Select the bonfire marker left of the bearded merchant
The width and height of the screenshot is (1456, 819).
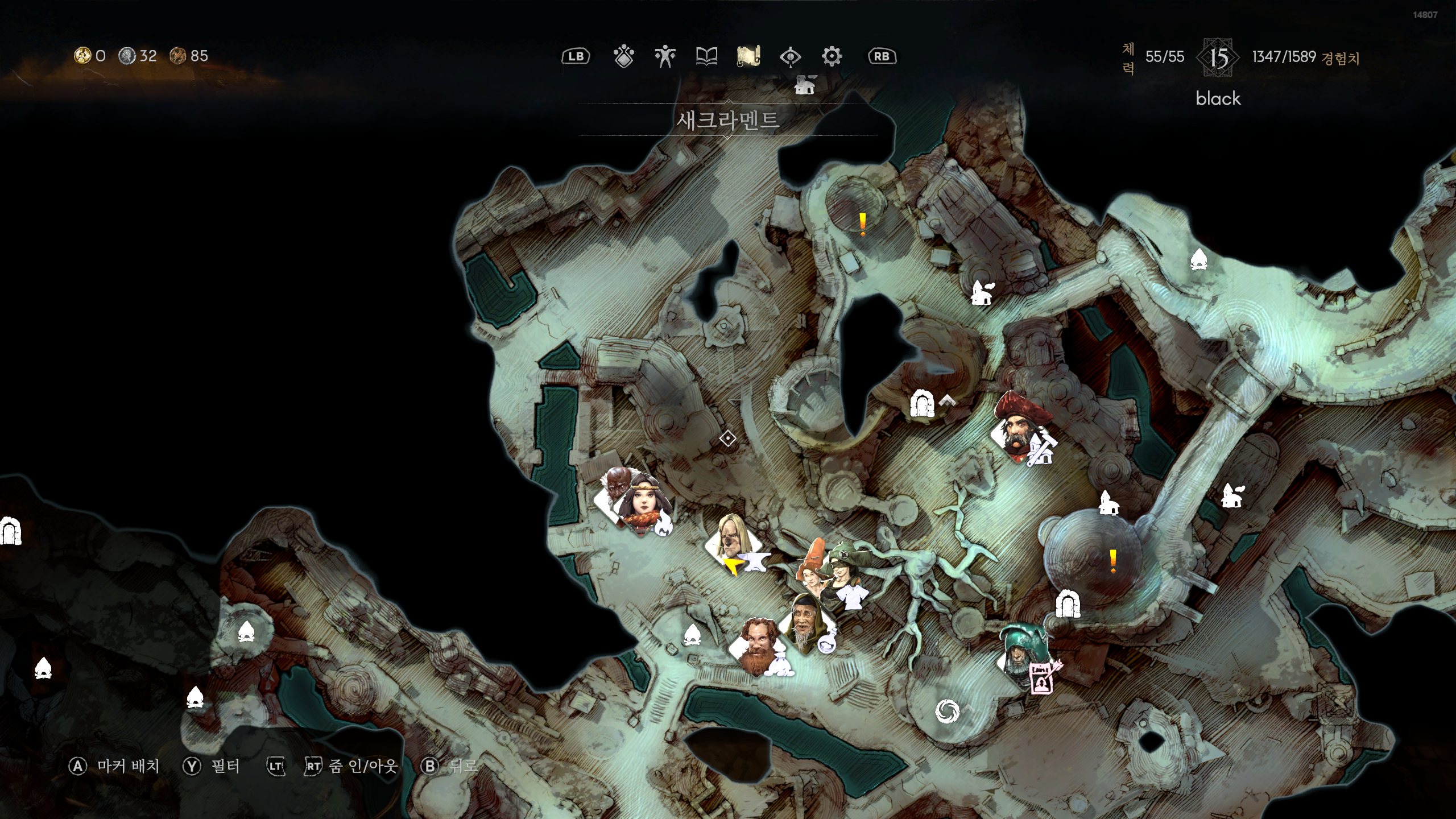point(692,635)
